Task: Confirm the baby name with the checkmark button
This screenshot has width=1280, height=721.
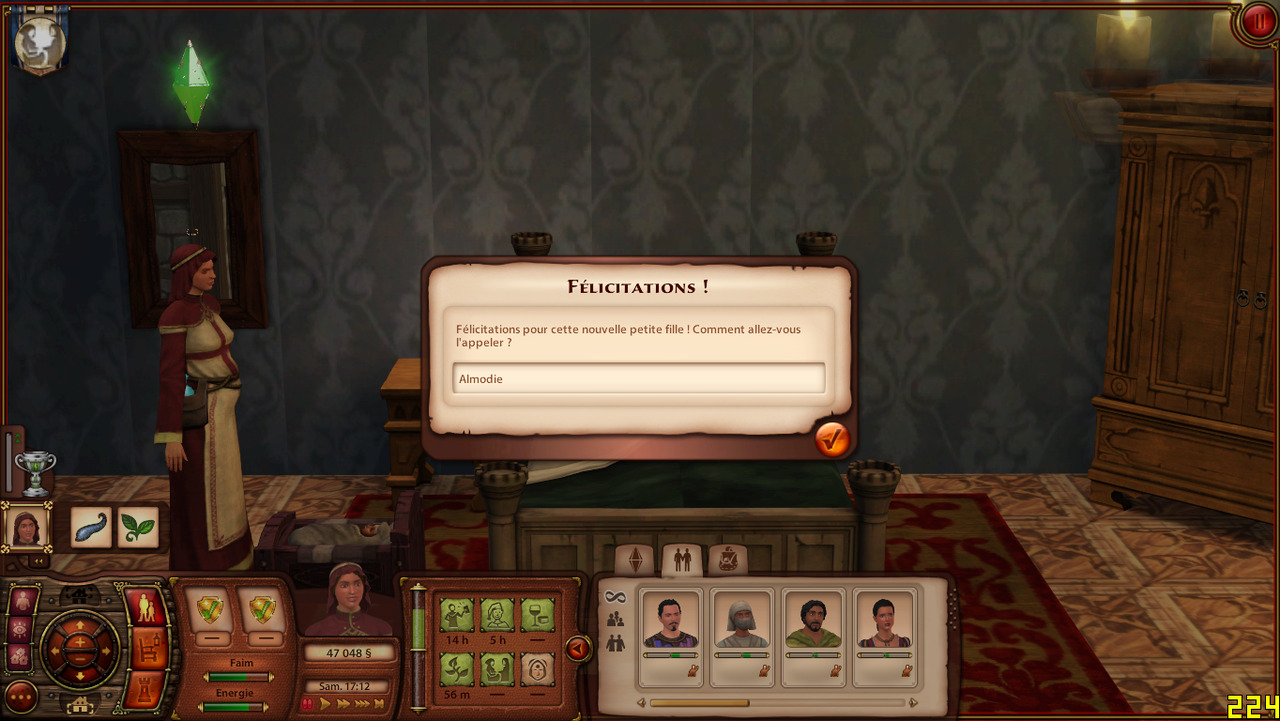Action: [x=832, y=439]
